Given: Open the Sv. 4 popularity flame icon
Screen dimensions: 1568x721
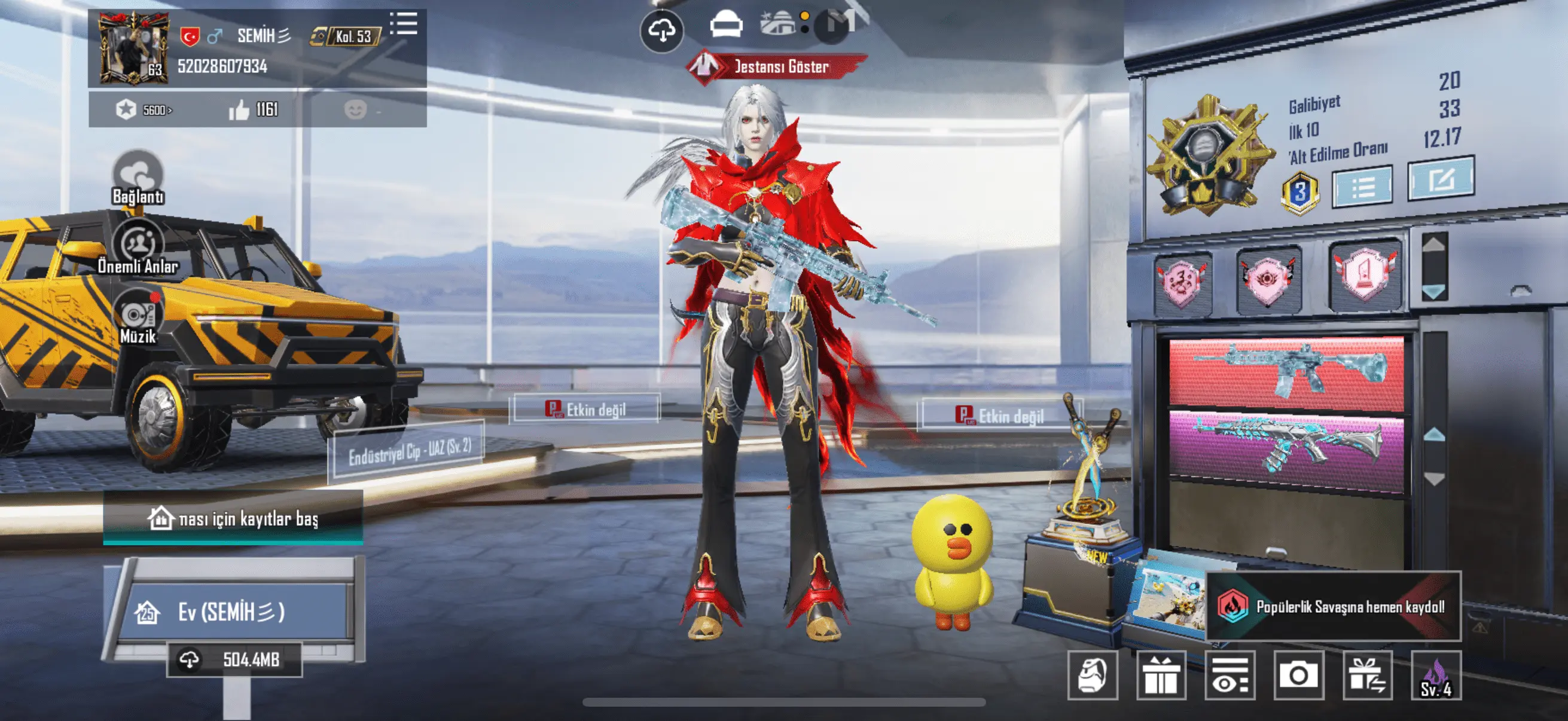Looking at the screenshot, I should tap(1436, 677).
